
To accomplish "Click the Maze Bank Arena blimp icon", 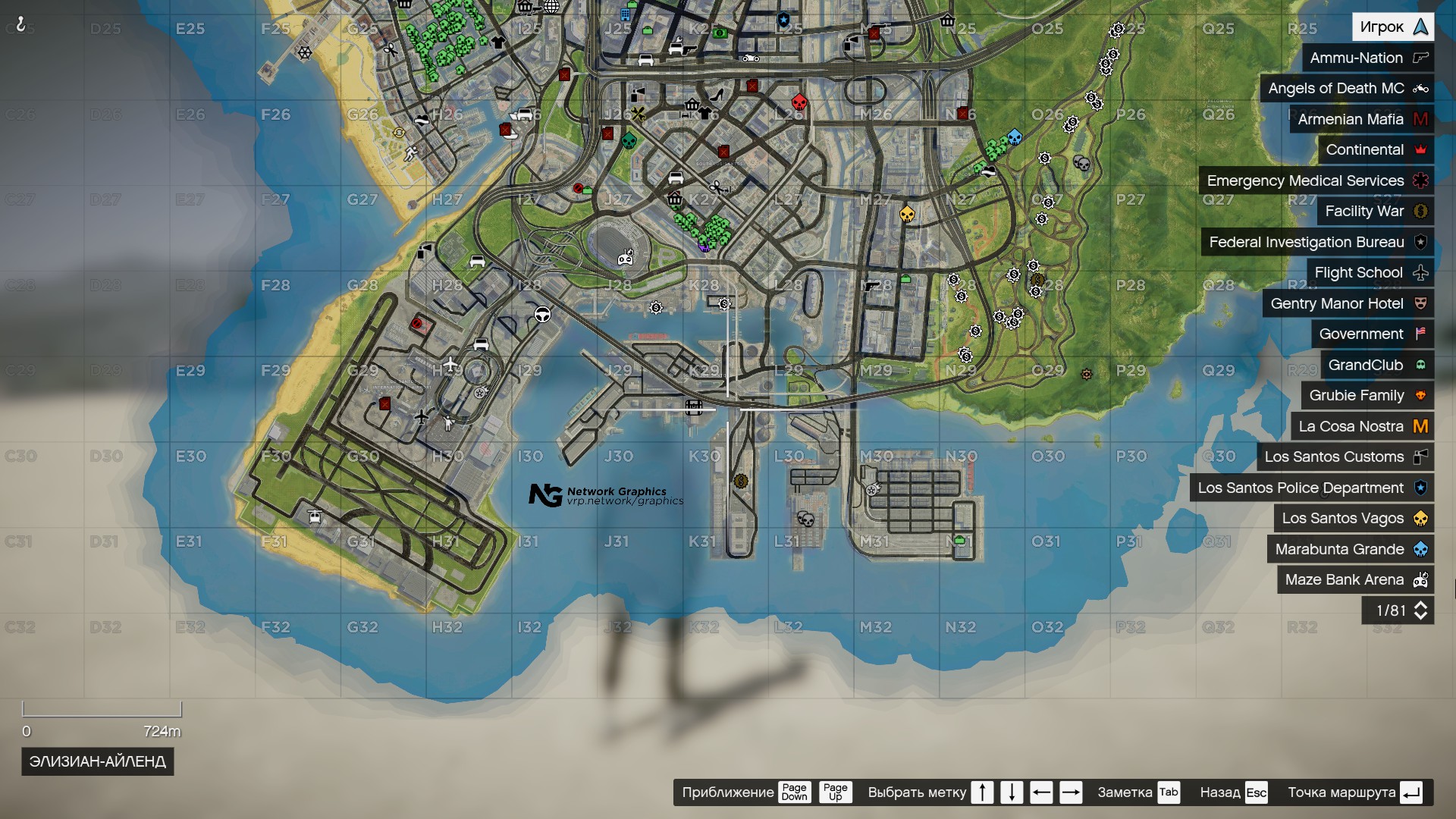I will [1420, 579].
